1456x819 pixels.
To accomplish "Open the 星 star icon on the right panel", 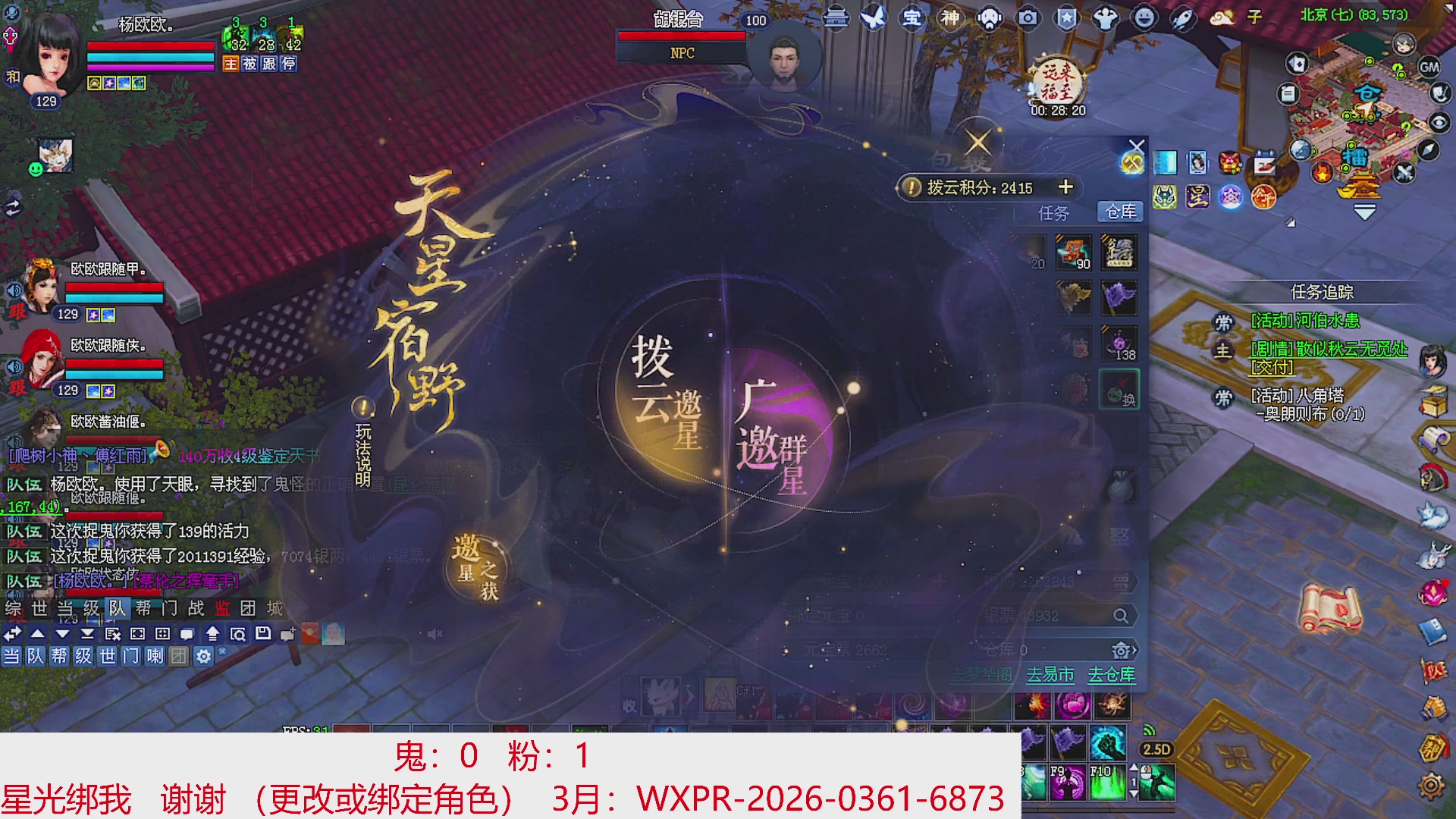I will click(x=1198, y=197).
